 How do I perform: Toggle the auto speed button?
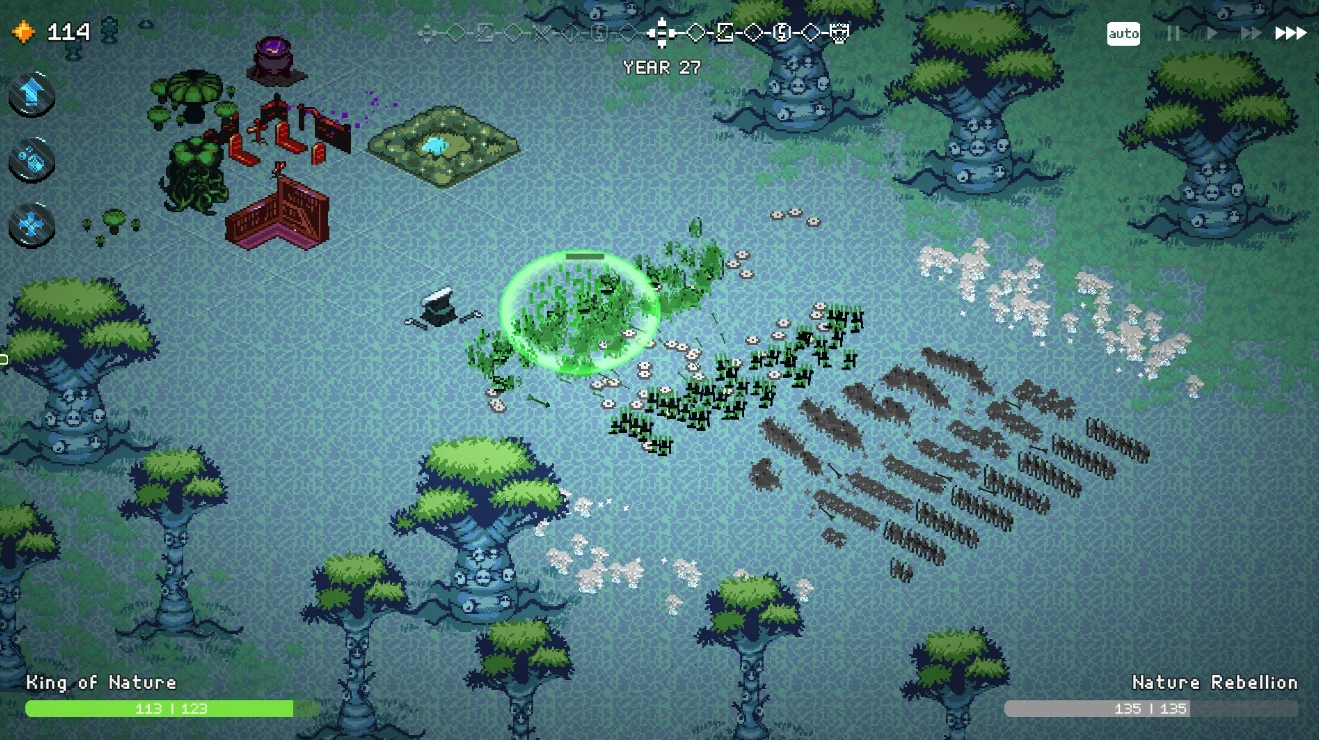pyautogui.click(x=1123, y=34)
